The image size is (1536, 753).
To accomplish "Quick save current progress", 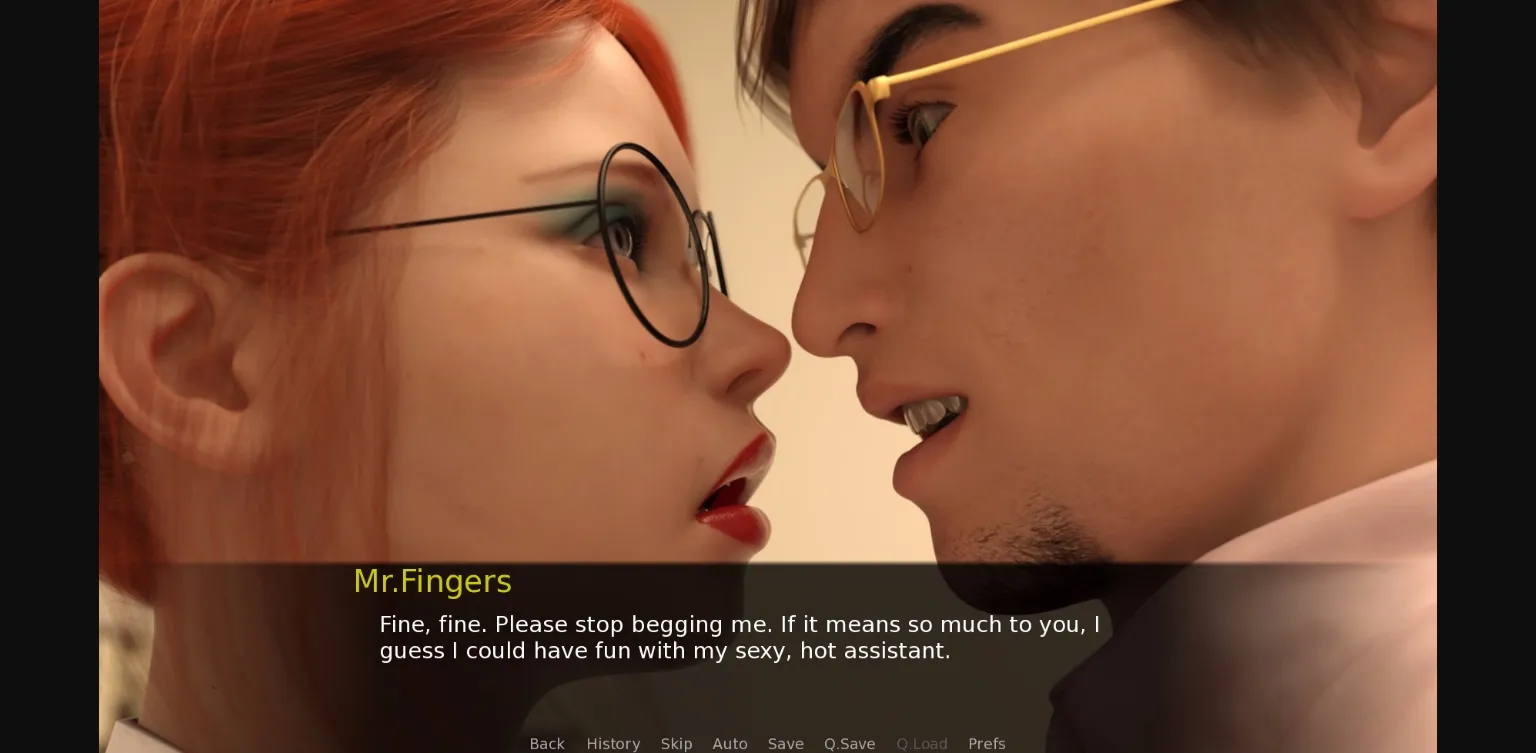I will (x=849, y=744).
